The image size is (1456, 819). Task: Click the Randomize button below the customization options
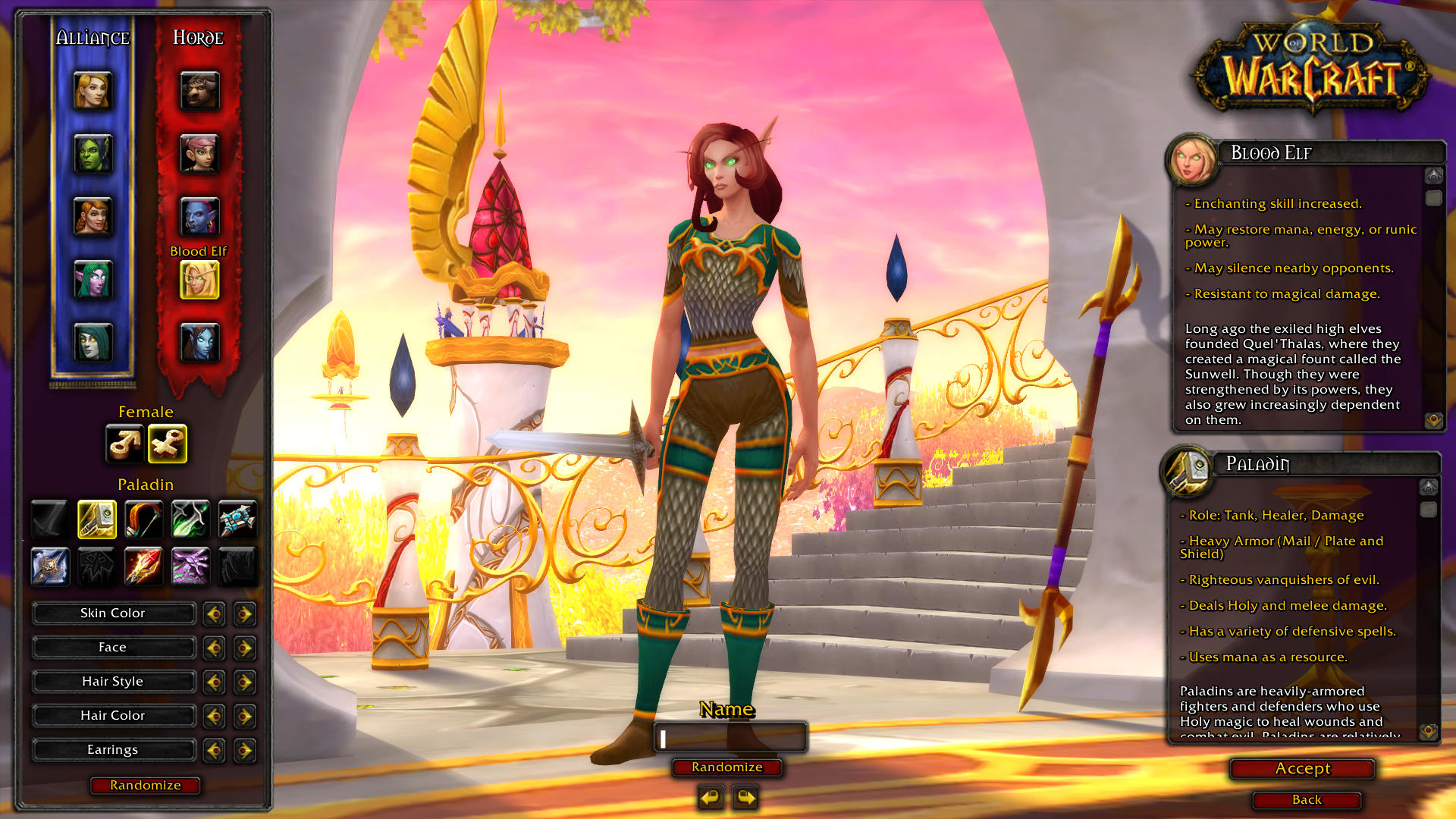pyautogui.click(x=144, y=786)
